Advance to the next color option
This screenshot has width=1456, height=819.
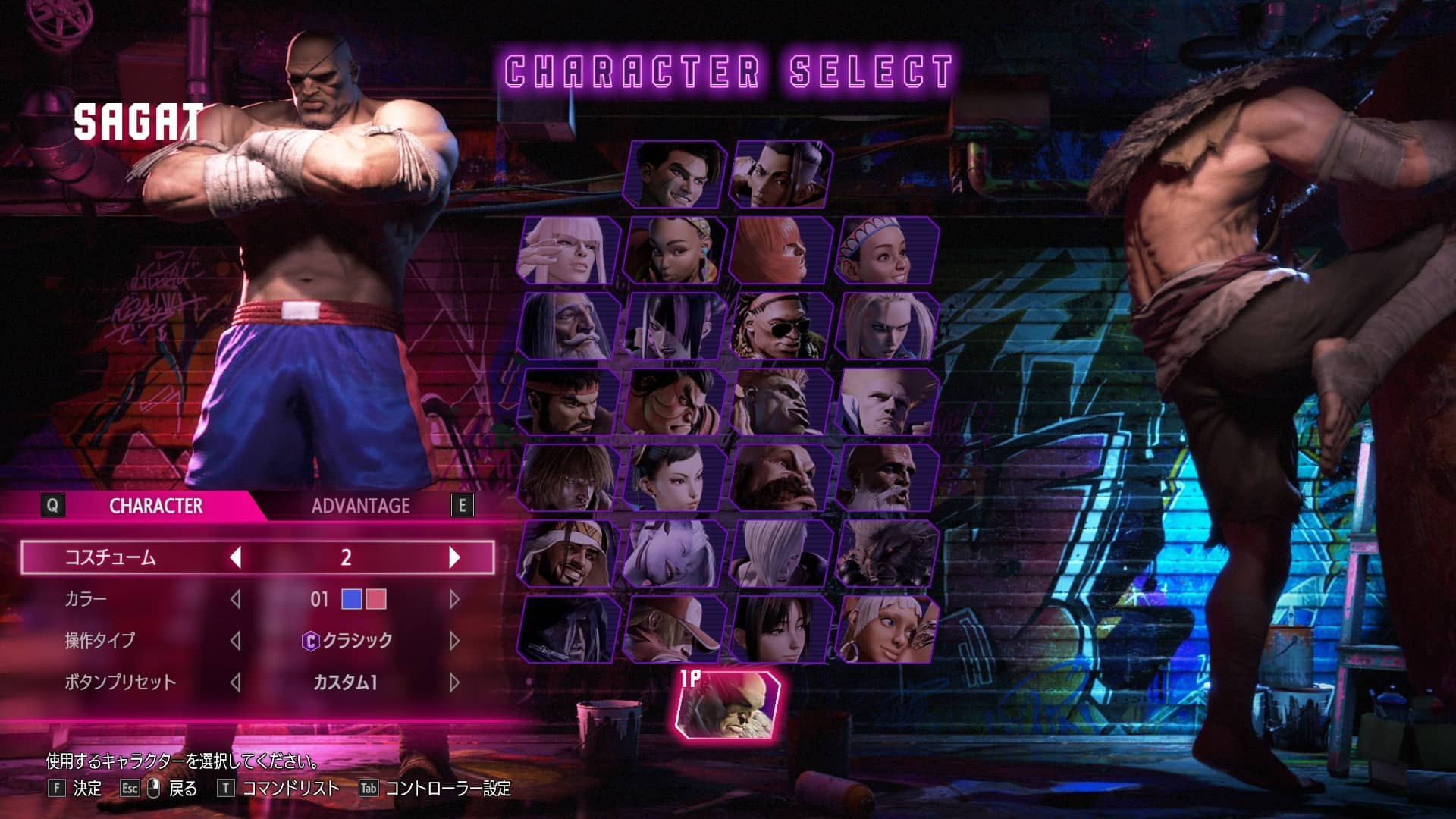[454, 599]
